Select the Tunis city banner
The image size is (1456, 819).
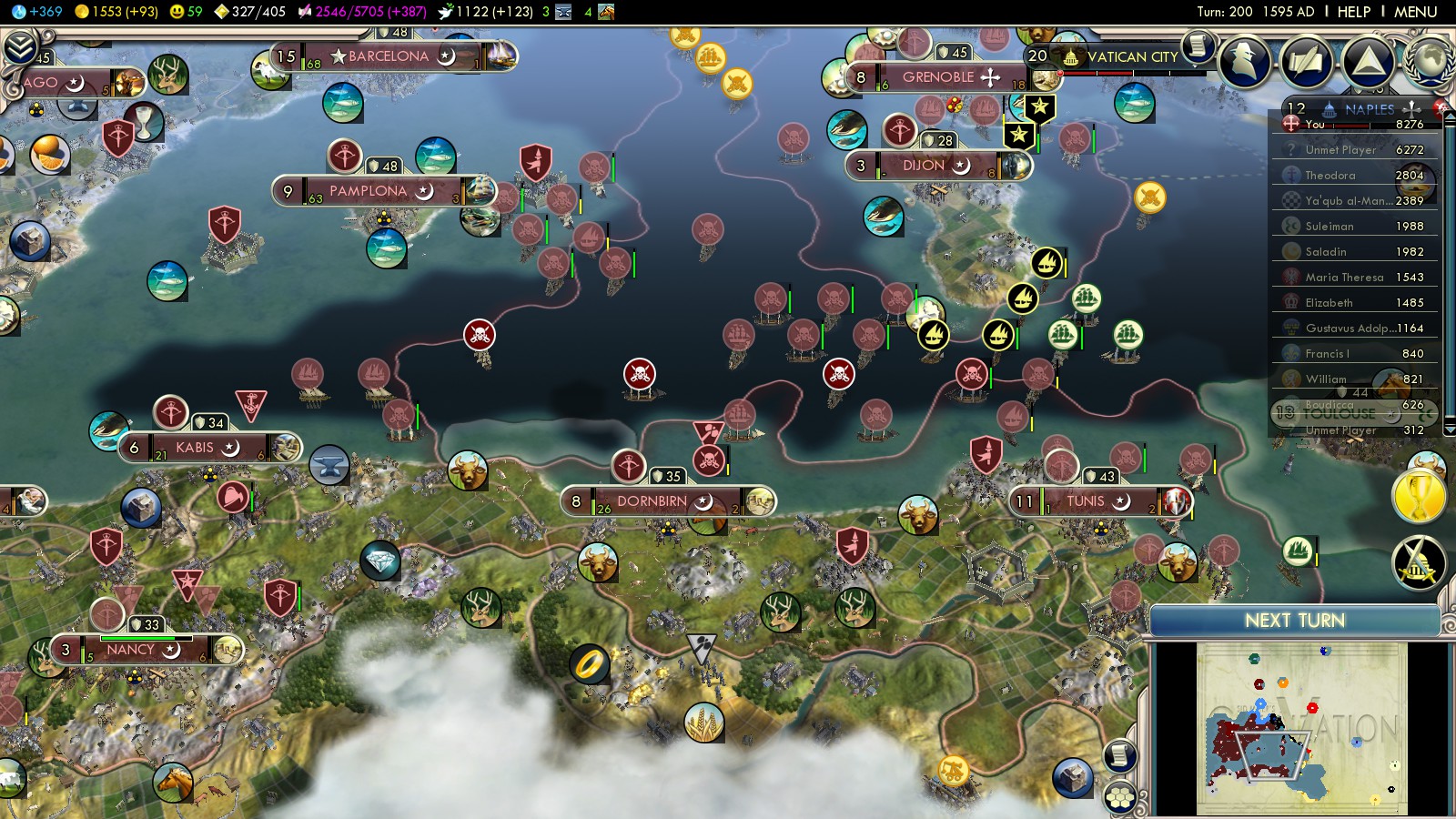tap(1085, 501)
